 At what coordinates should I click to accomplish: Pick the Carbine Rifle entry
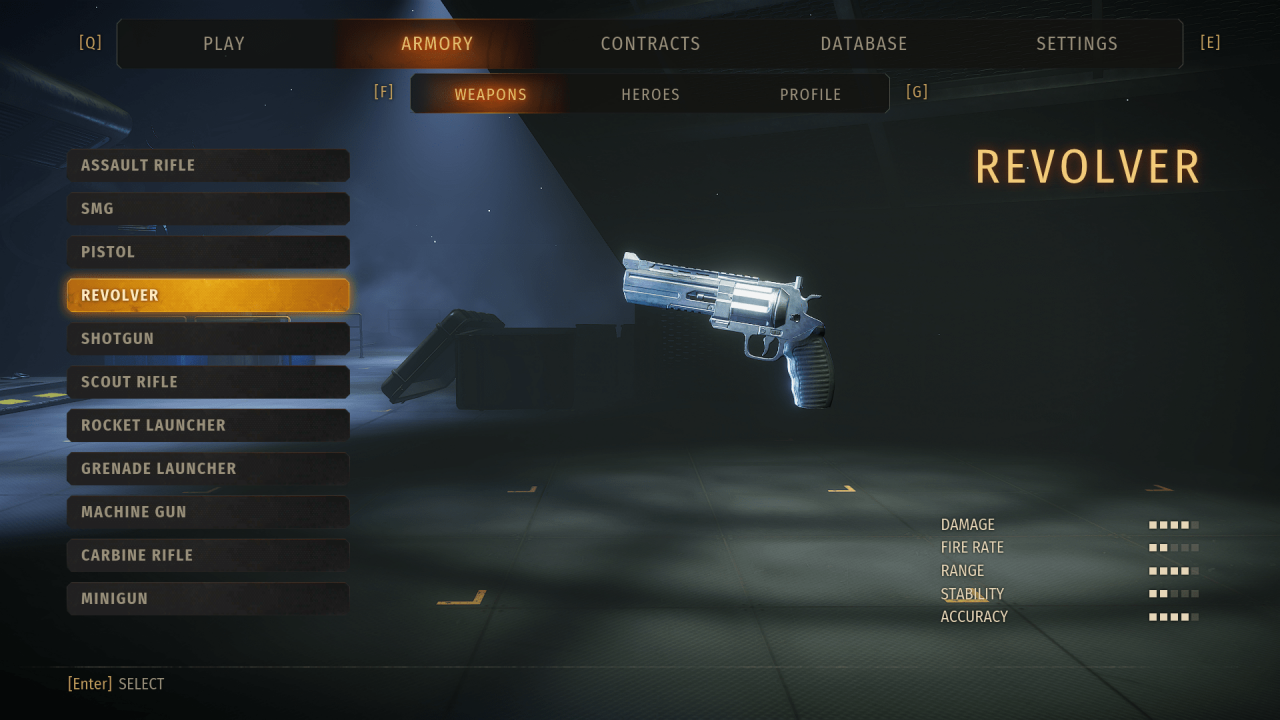click(208, 555)
